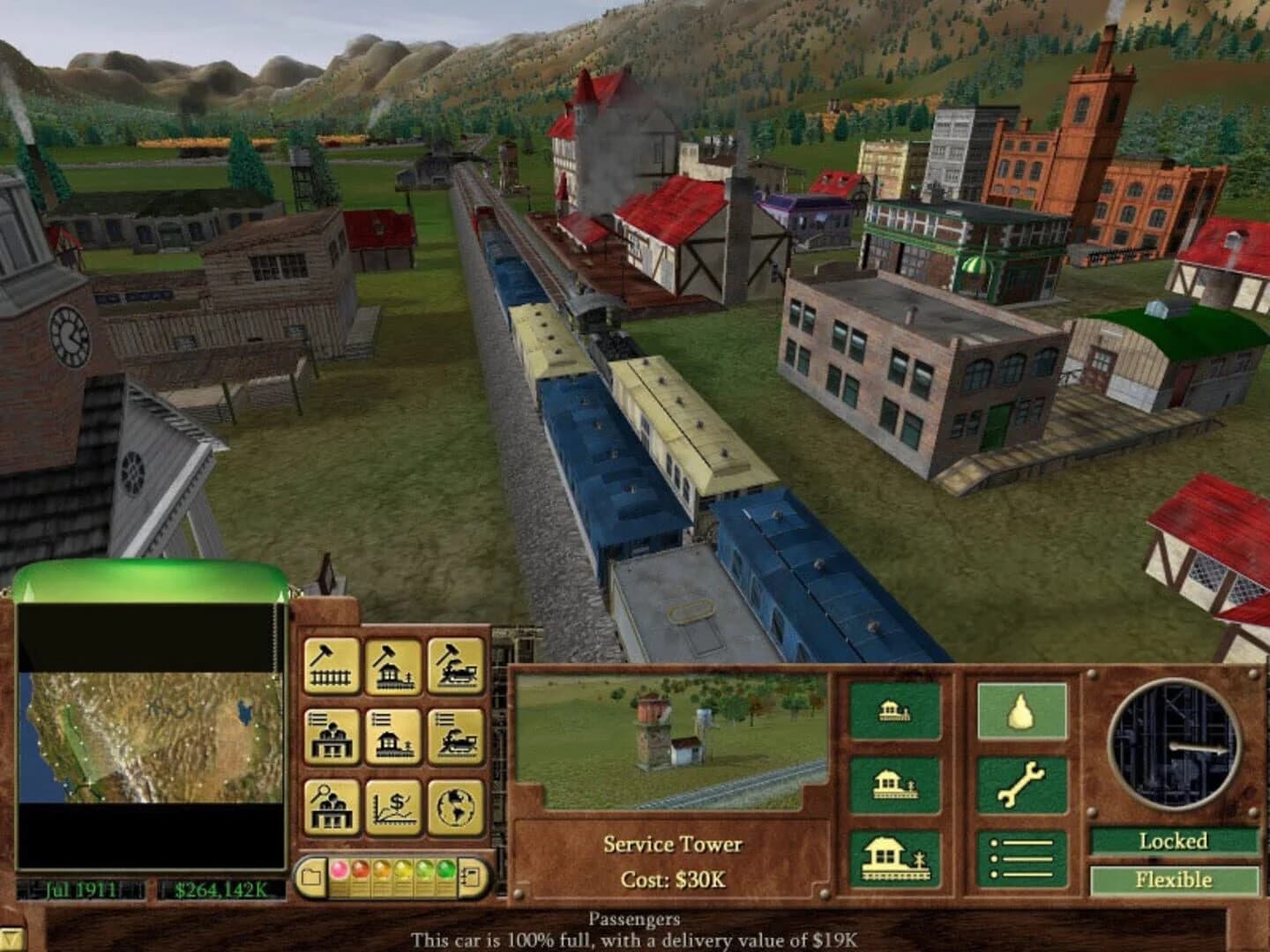This screenshot has height=952, width=1270.
Task: Click the red overlay orb swatch
Action: pyautogui.click(x=360, y=870)
